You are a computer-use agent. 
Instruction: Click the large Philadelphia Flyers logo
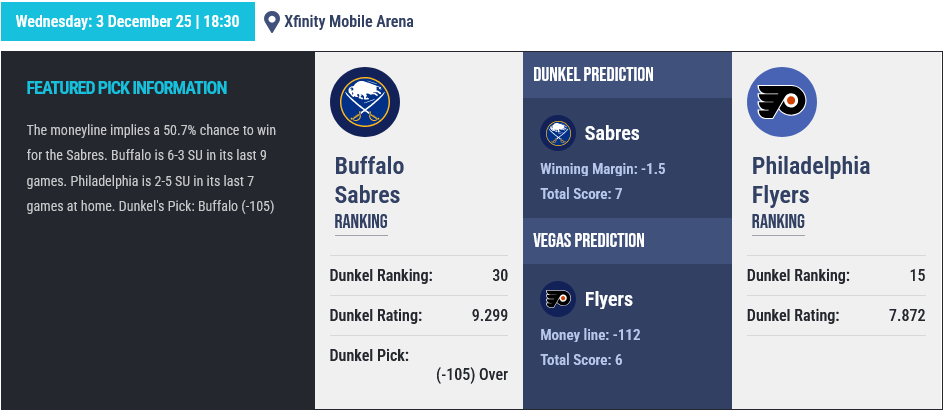(x=781, y=103)
